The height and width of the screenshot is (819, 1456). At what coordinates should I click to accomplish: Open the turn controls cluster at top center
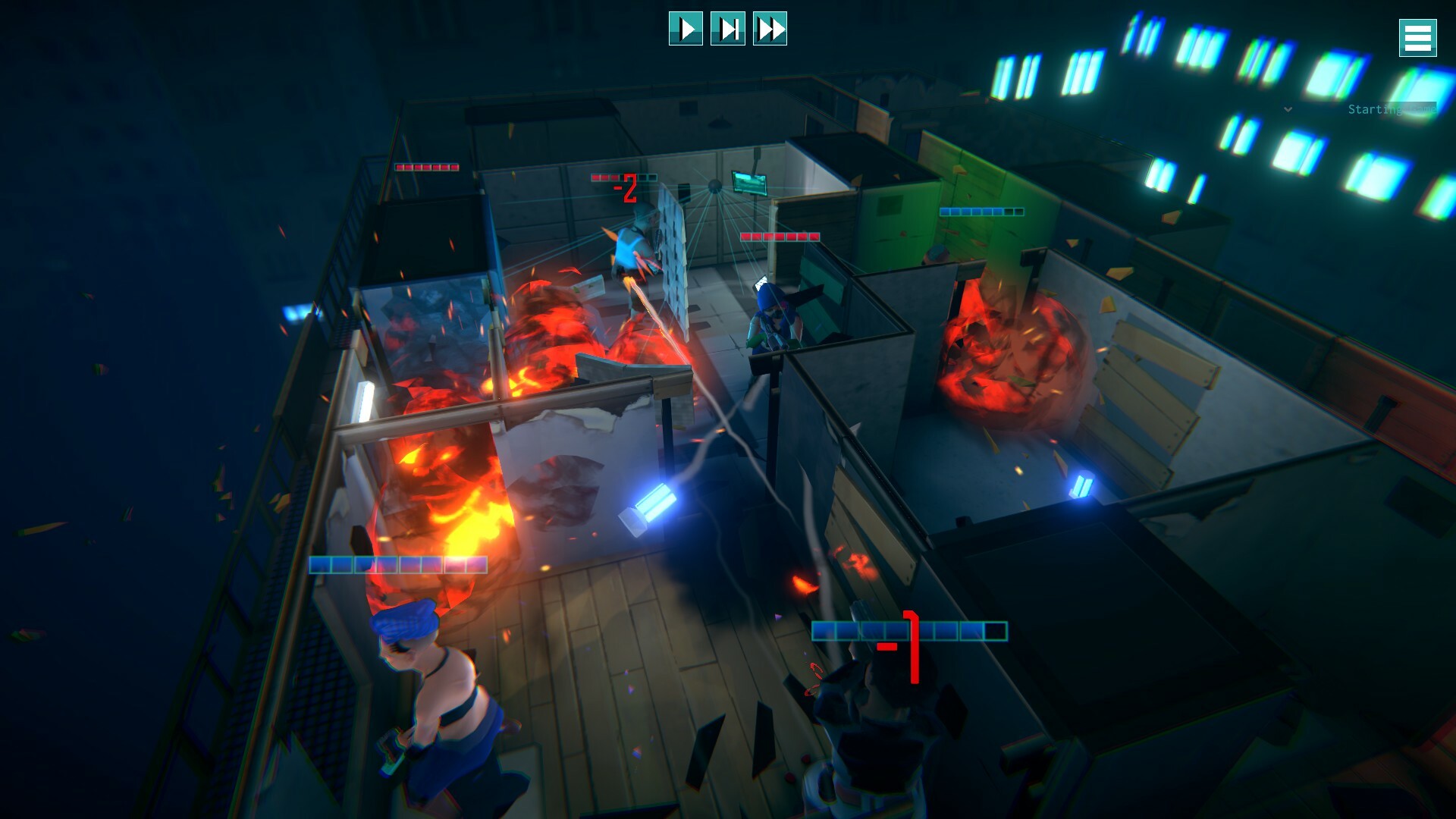728,30
